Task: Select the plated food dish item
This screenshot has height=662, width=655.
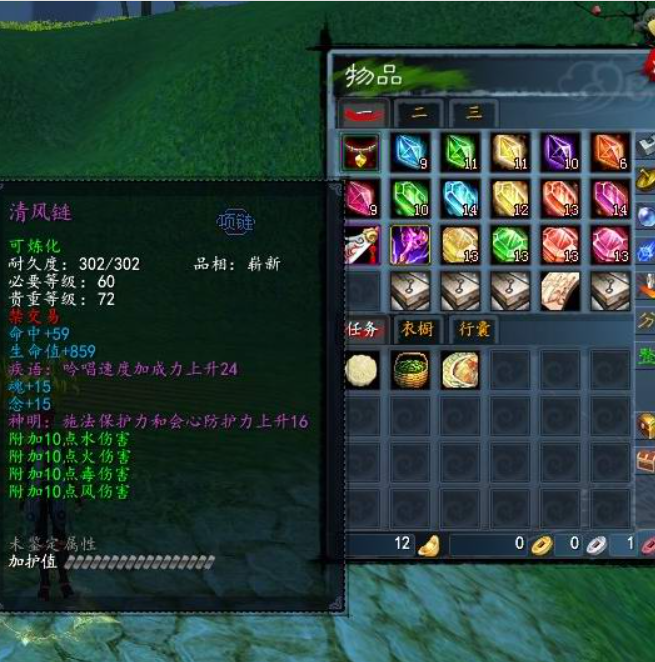Action: point(460,369)
